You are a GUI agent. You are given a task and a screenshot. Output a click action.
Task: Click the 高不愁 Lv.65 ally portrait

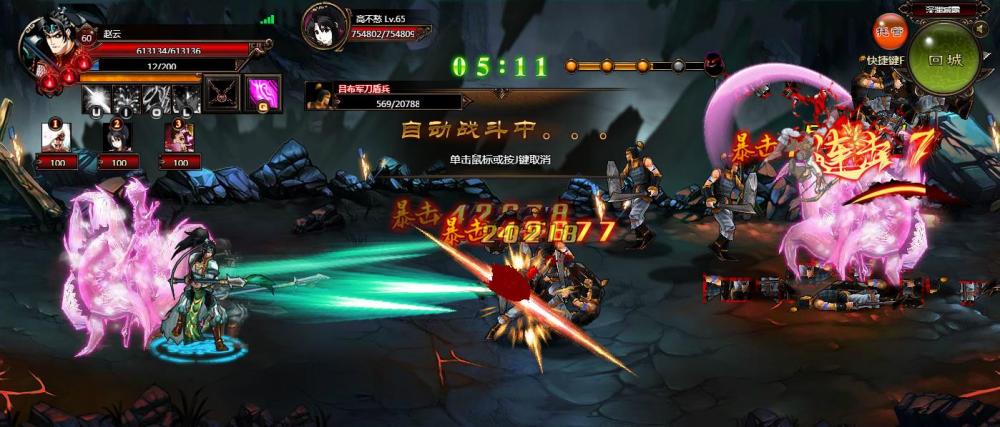click(324, 27)
